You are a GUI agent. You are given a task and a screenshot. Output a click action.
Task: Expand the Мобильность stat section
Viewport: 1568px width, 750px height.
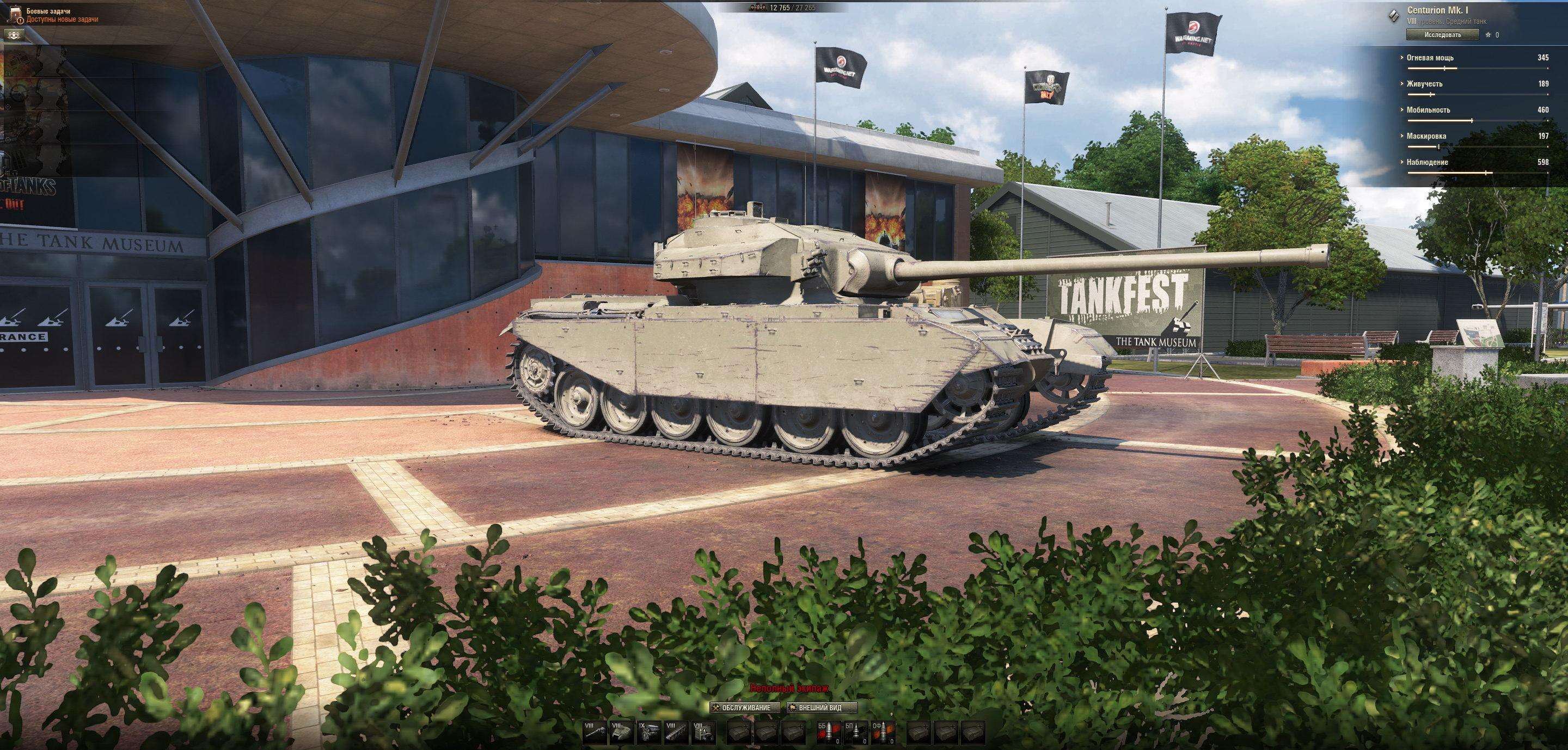(x=1477, y=110)
